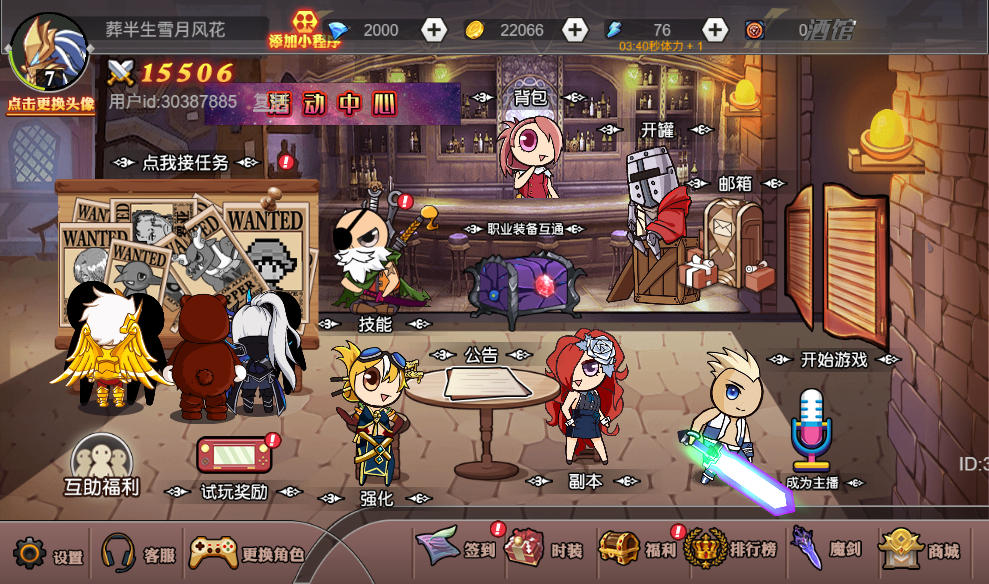
Task: Add stamina with the plus button
Action: pos(714,30)
